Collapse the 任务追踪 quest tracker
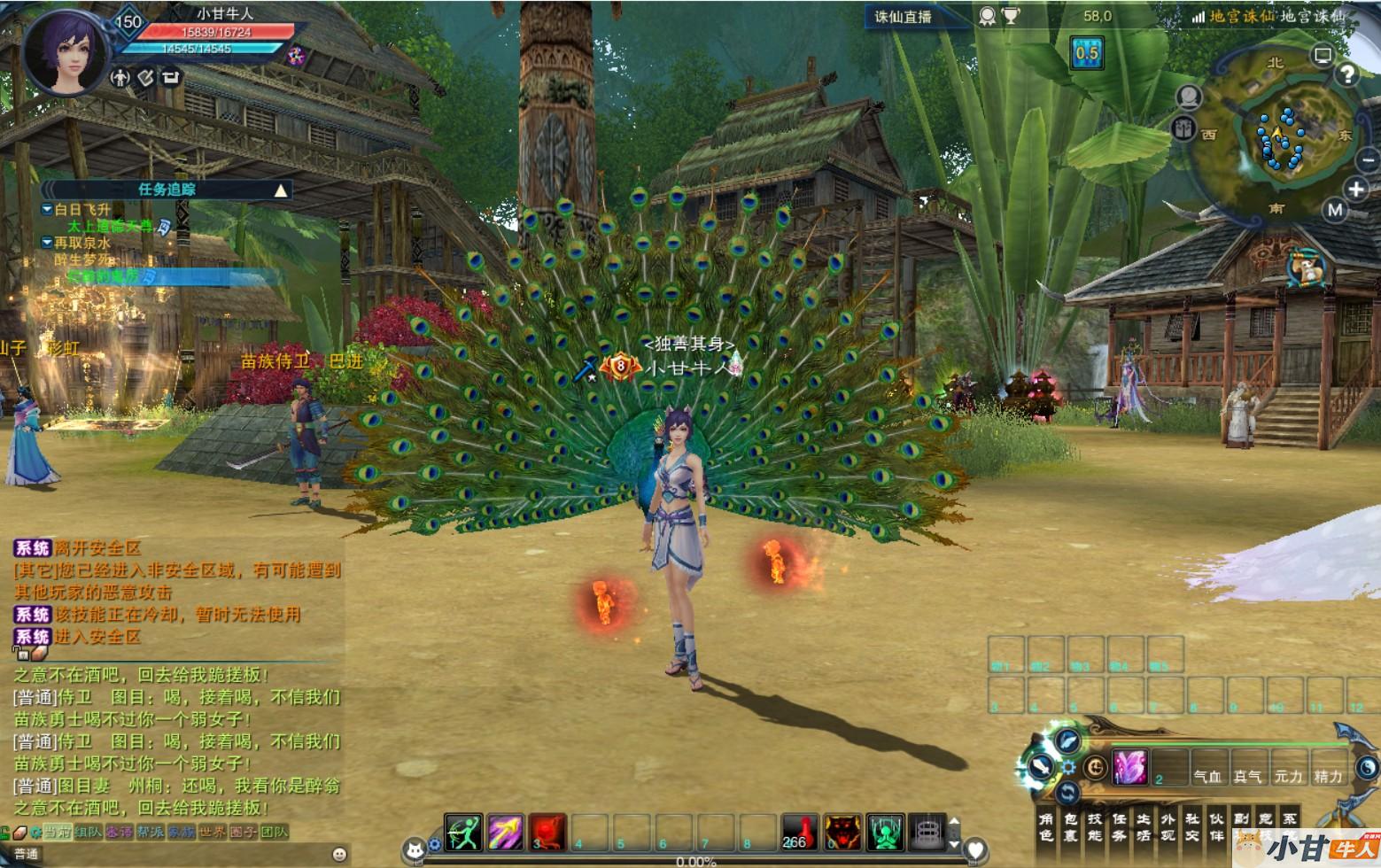 [x=281, y=190]
